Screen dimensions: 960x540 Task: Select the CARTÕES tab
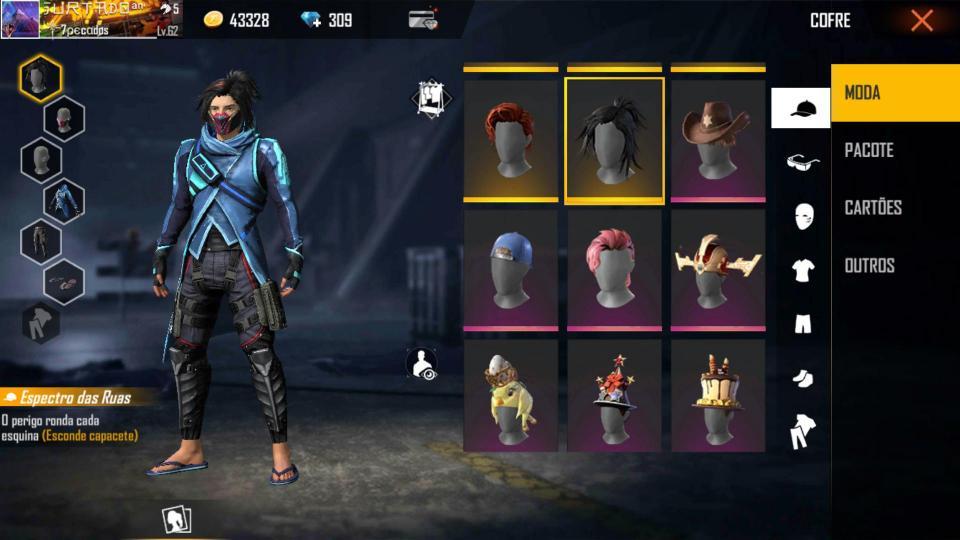(894, 208)
